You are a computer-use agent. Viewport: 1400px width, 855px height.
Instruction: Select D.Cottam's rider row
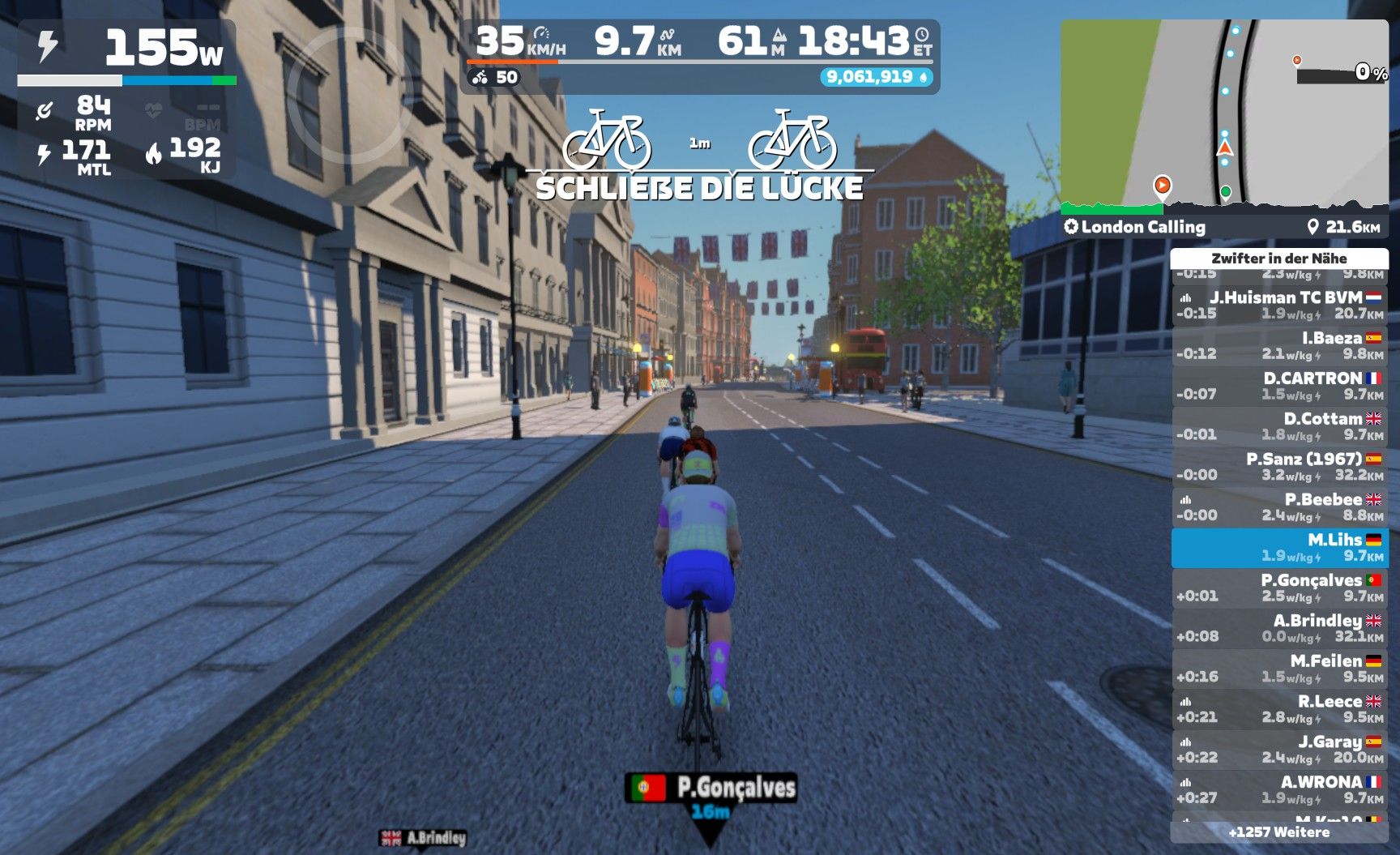click(x=1278, y=427)
